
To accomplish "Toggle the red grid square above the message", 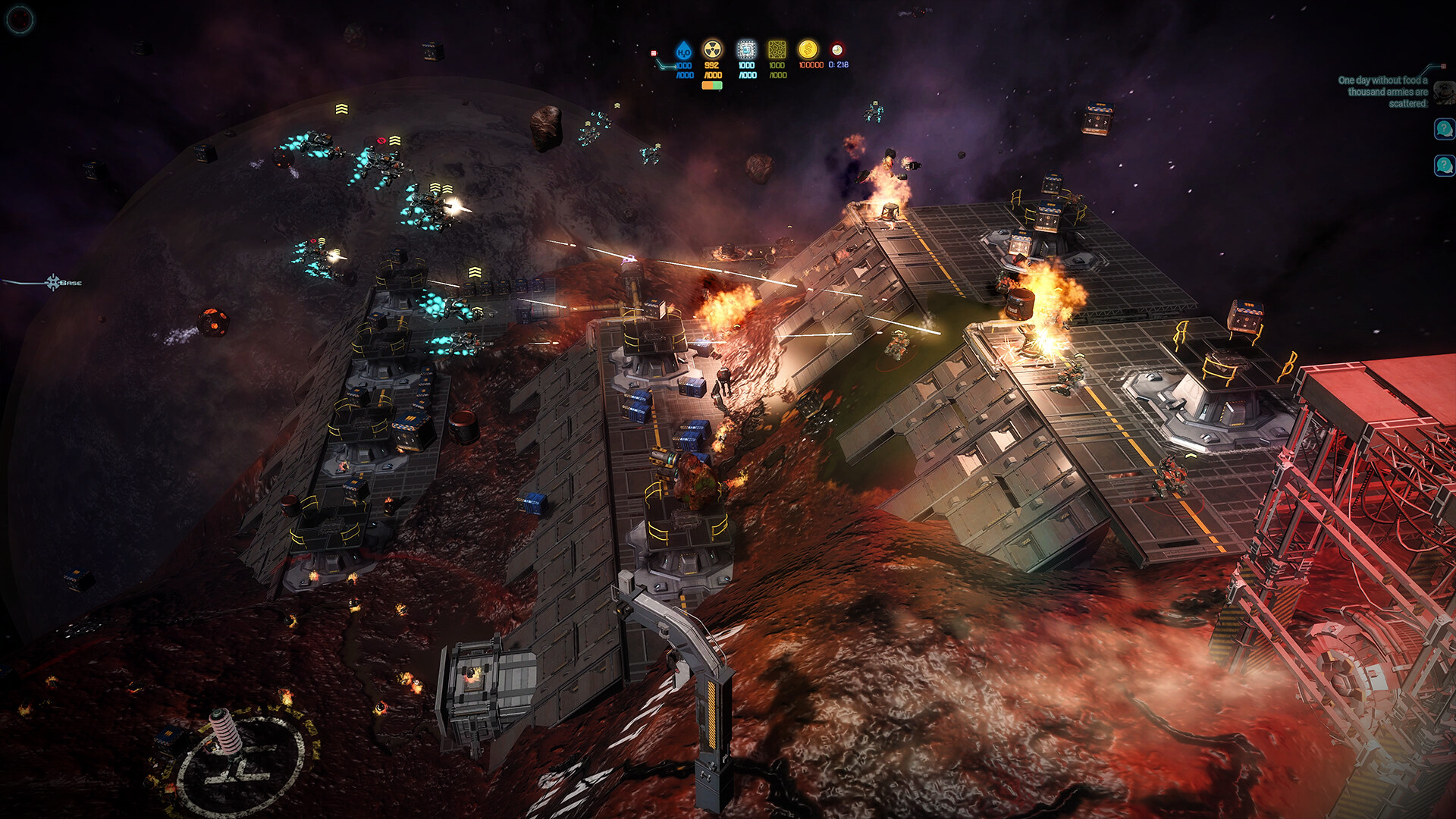I will pos(1444,65).
